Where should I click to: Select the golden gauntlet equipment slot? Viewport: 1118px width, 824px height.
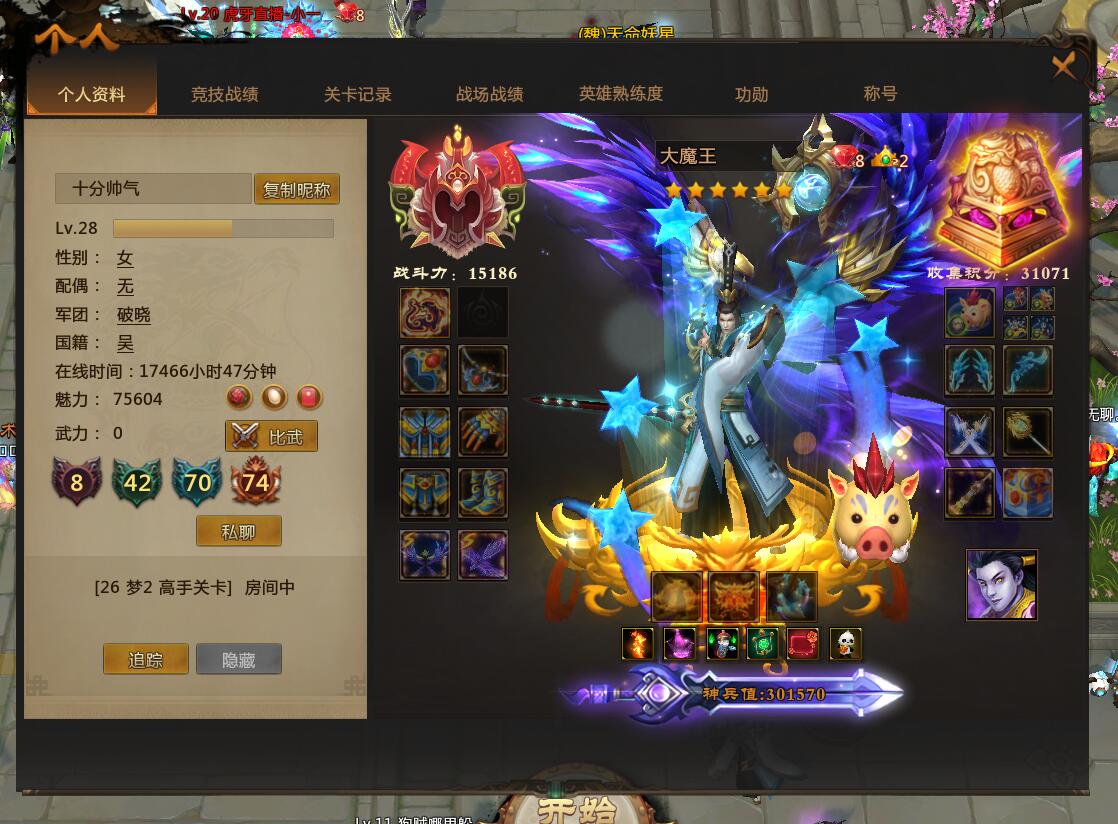[x=483, y=432]
